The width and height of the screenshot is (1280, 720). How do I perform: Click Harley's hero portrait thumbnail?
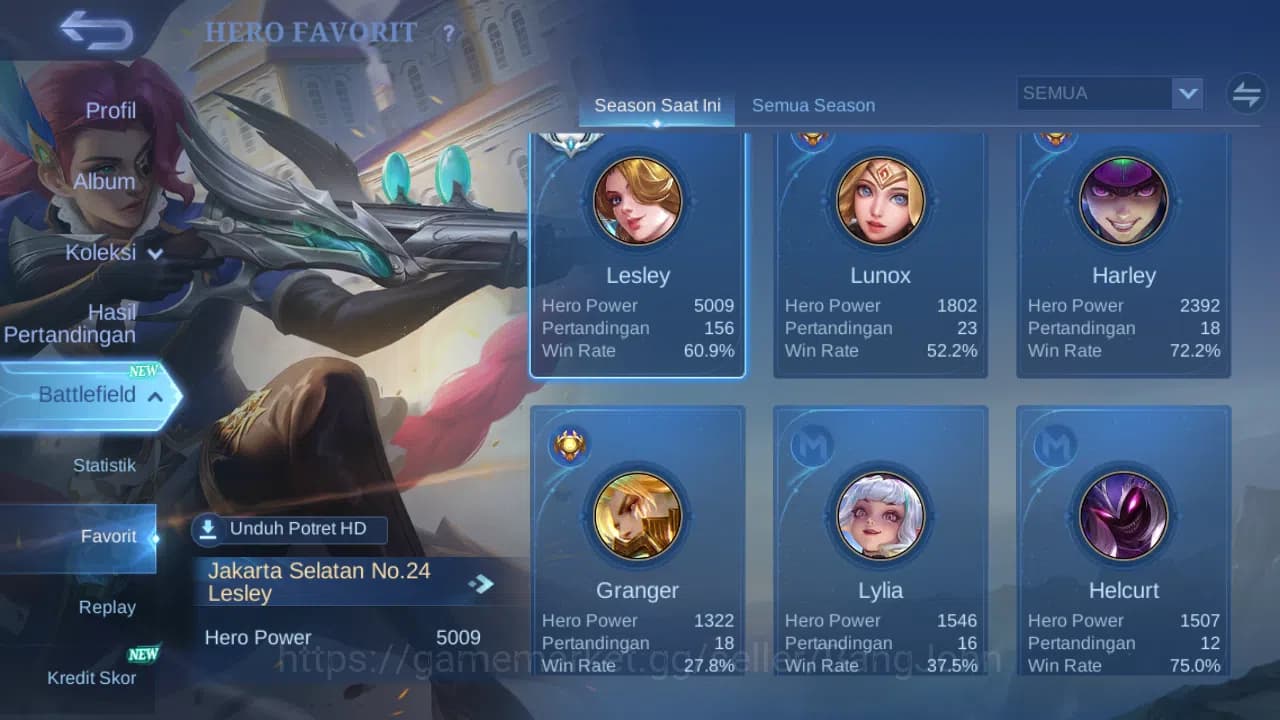tap(1123, 199)
